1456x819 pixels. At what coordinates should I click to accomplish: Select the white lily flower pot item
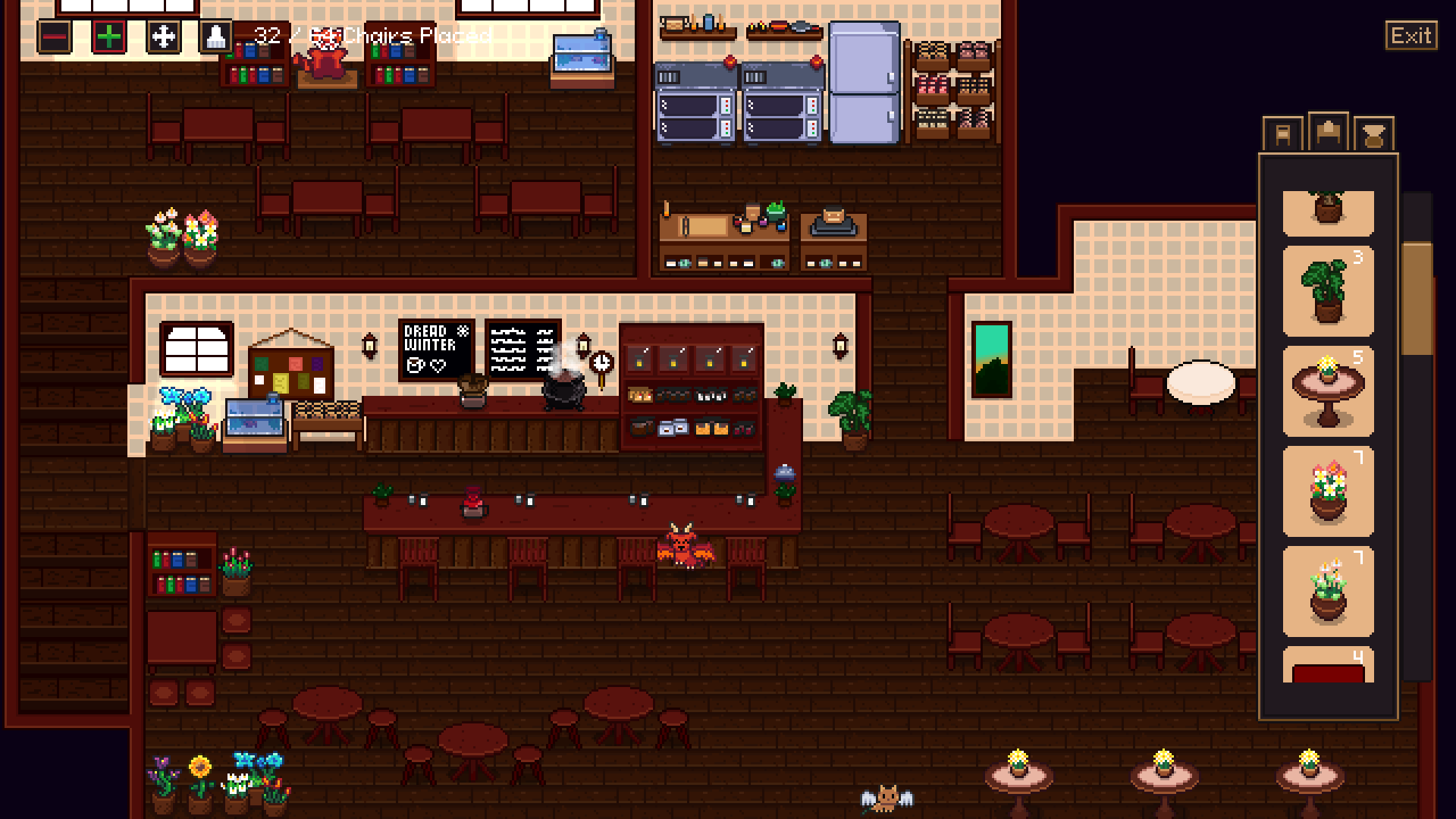point(1328,591)
